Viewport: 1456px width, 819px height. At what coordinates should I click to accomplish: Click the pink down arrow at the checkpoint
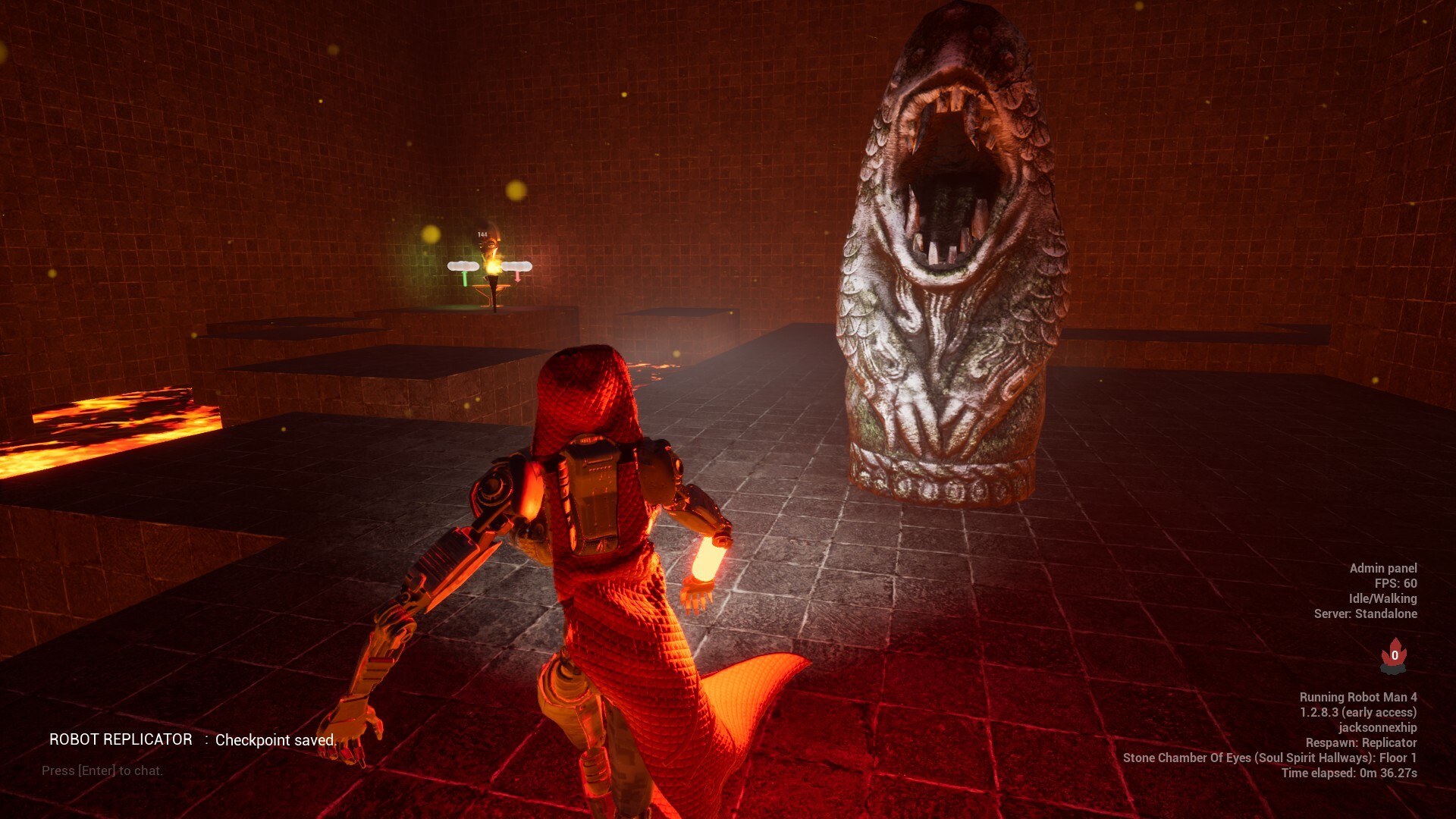pyautogui.click(x=517, y=278)
